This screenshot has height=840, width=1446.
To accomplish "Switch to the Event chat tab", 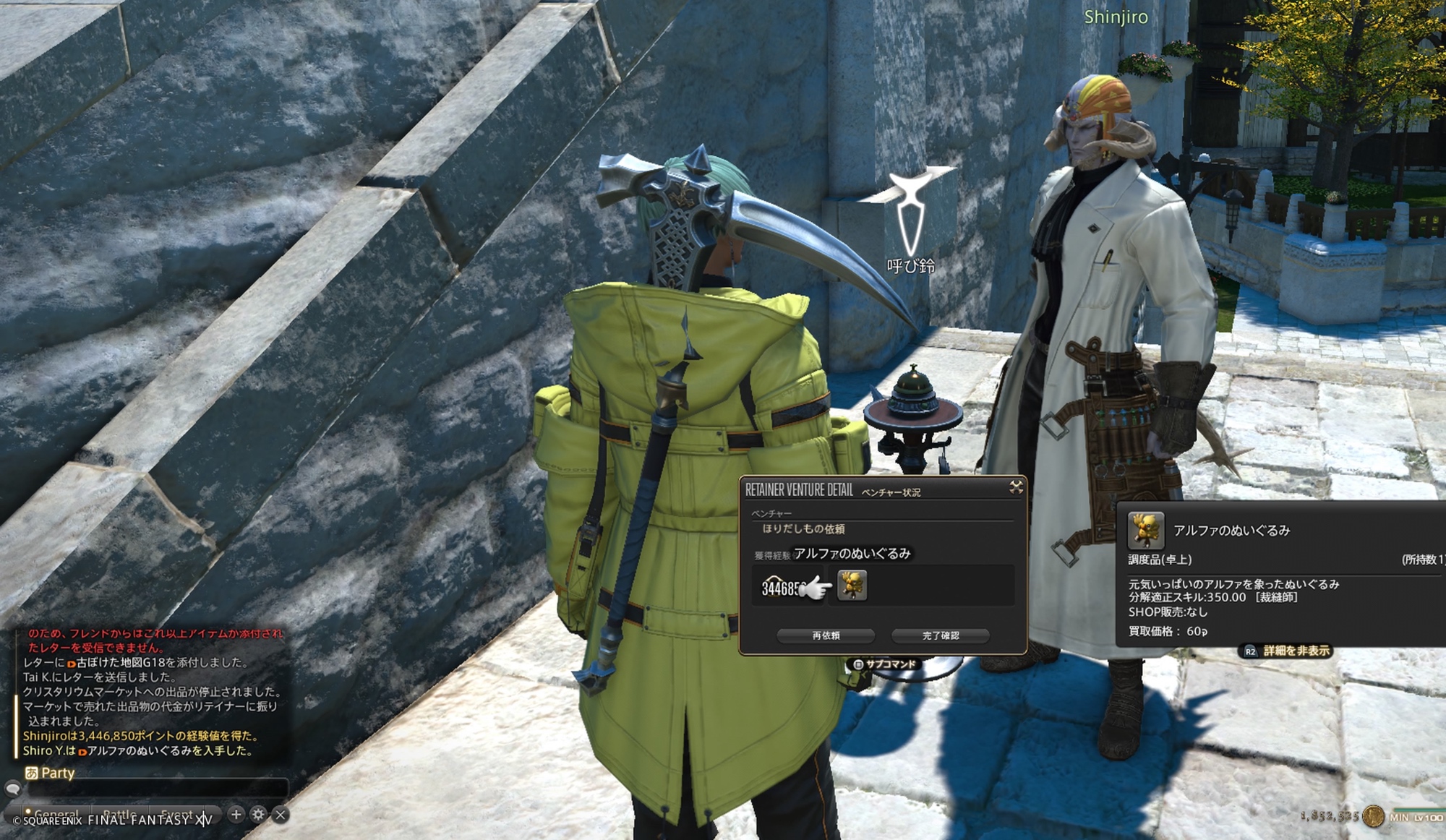I will [176, 815].
